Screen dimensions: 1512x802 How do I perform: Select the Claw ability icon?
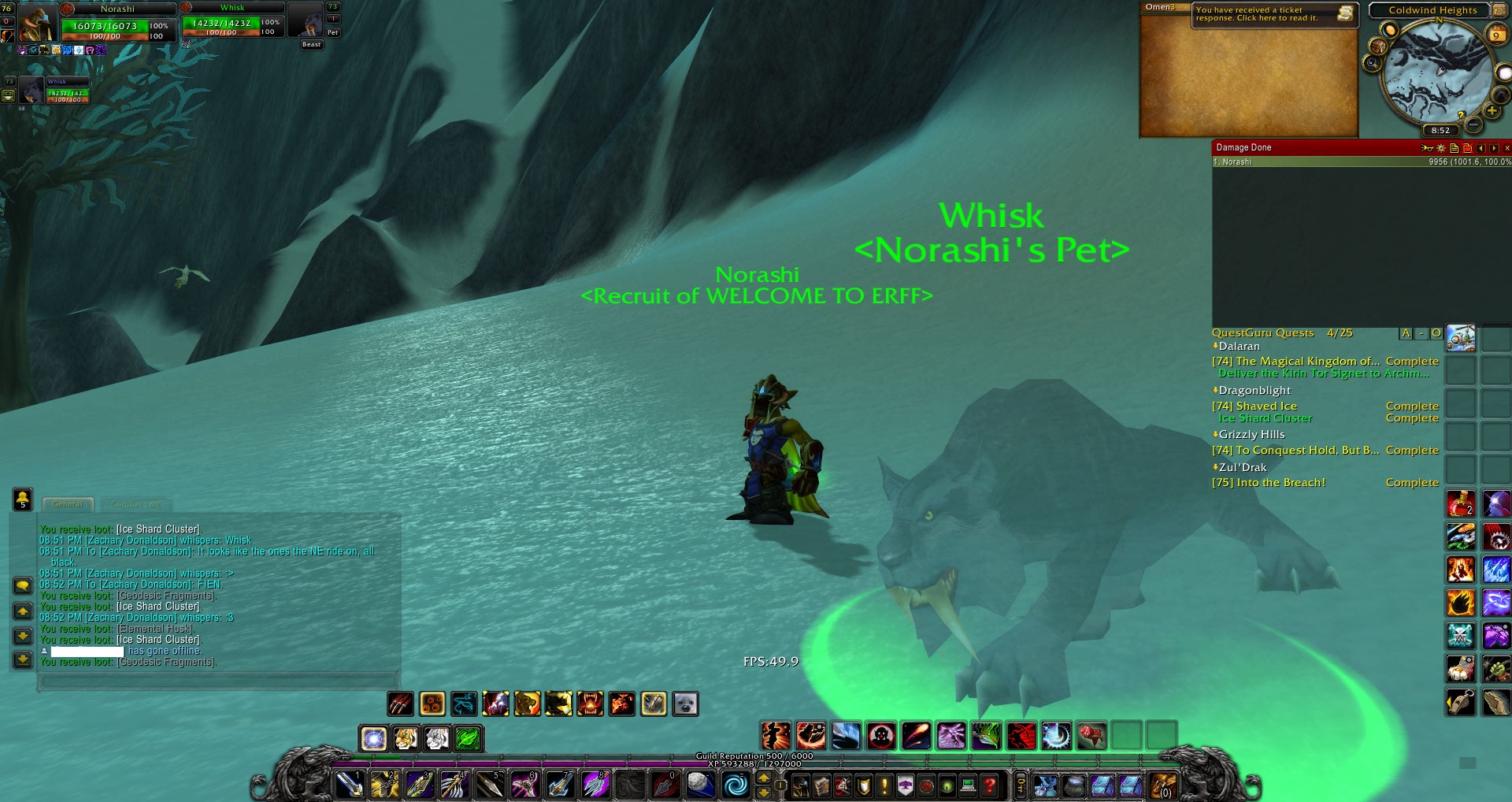[x=400, y=703]
